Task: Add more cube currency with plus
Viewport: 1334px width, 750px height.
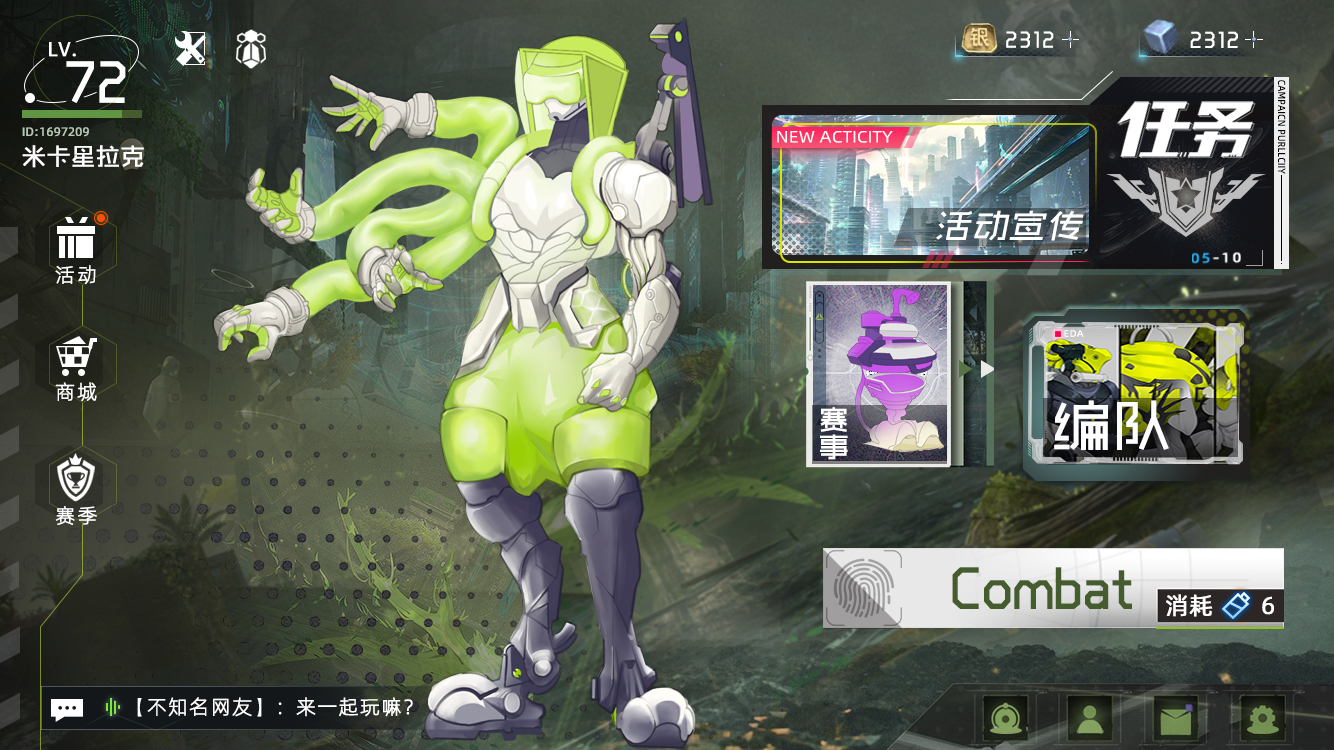Action: tap(1254, 40)
